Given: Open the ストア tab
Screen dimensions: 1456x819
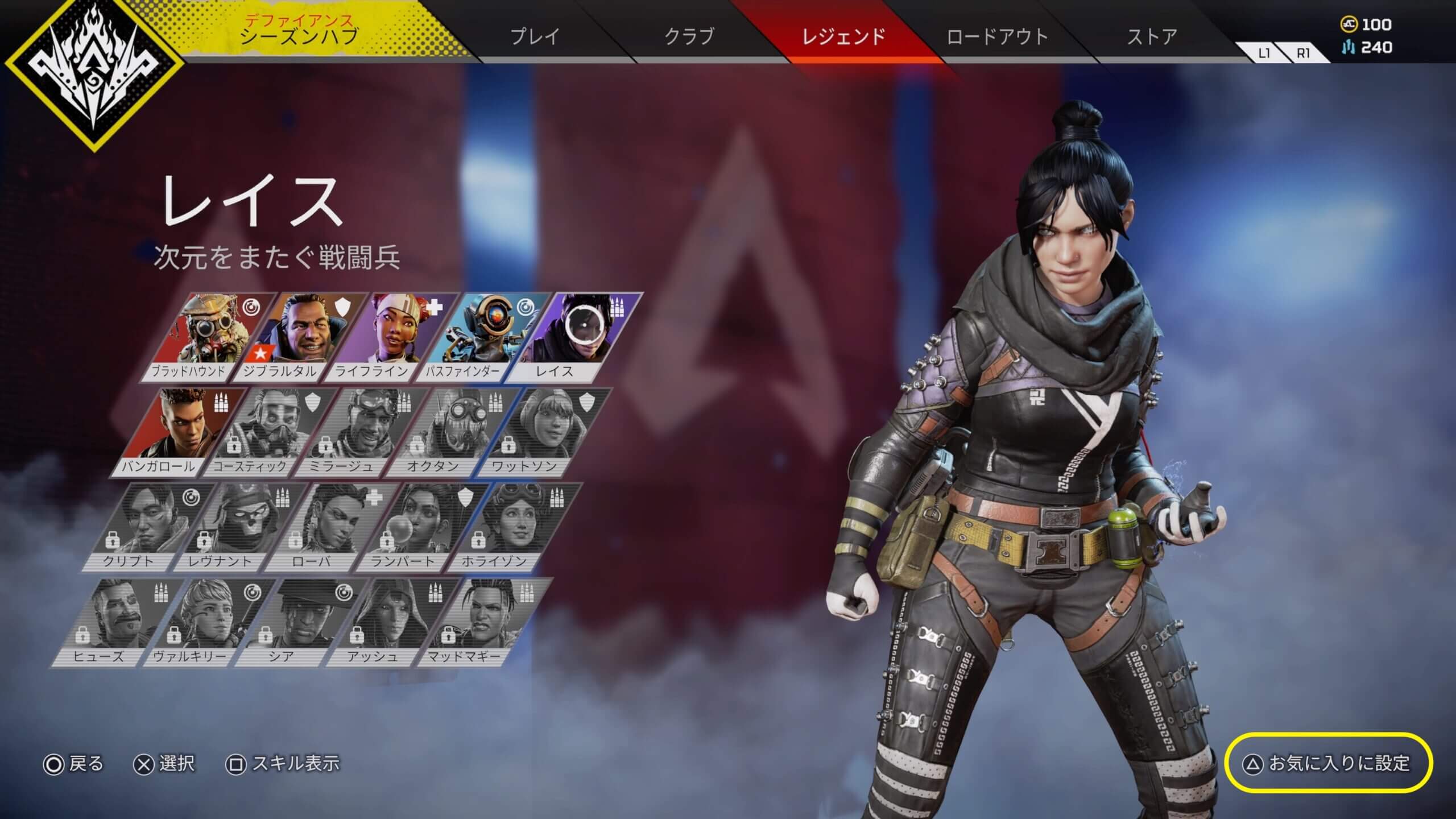Looking at the screenshot, I should (x=1152, y=36).
